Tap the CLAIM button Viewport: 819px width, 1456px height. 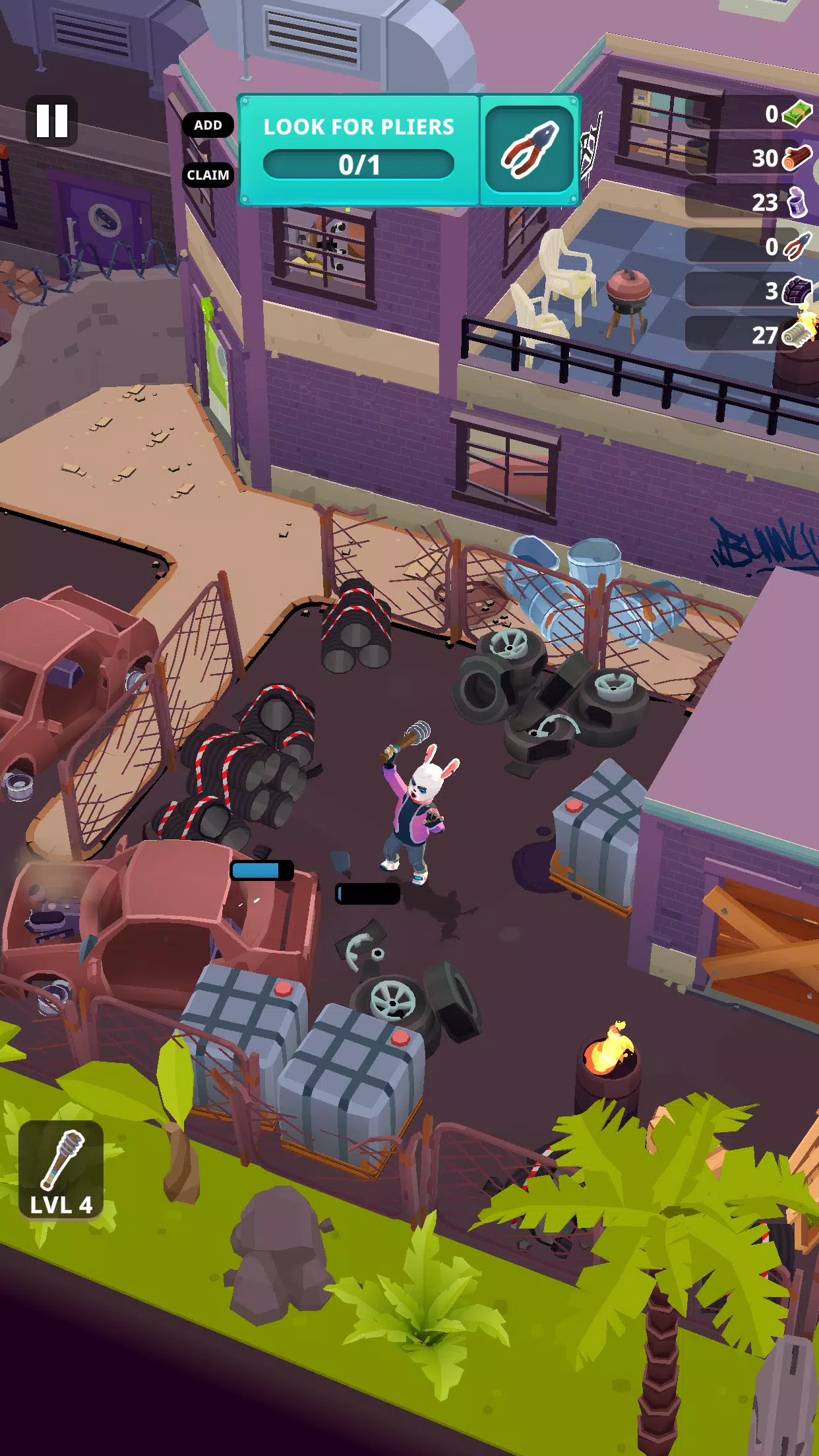[208, 175]
